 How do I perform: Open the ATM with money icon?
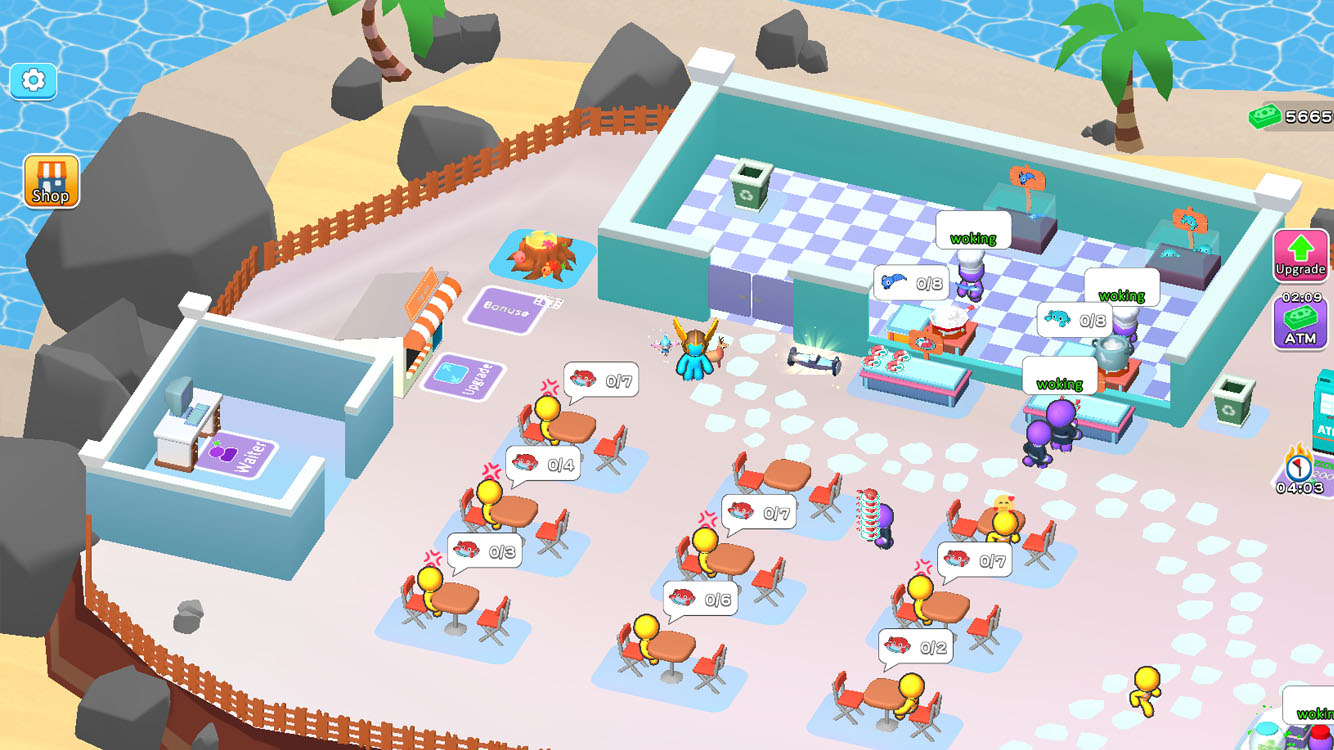(1301, 322)
